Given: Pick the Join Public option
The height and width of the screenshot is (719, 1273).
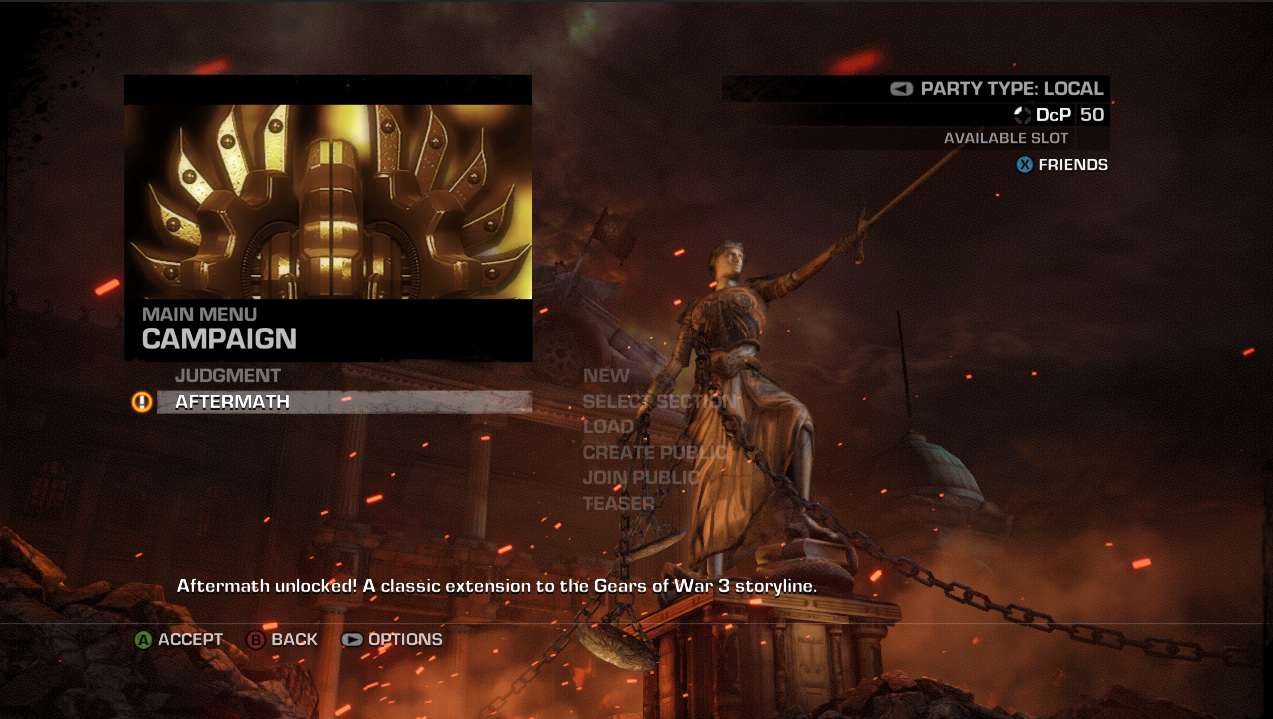Looking at the screenshot, I should pyautogui.click(x=641, y=478).
